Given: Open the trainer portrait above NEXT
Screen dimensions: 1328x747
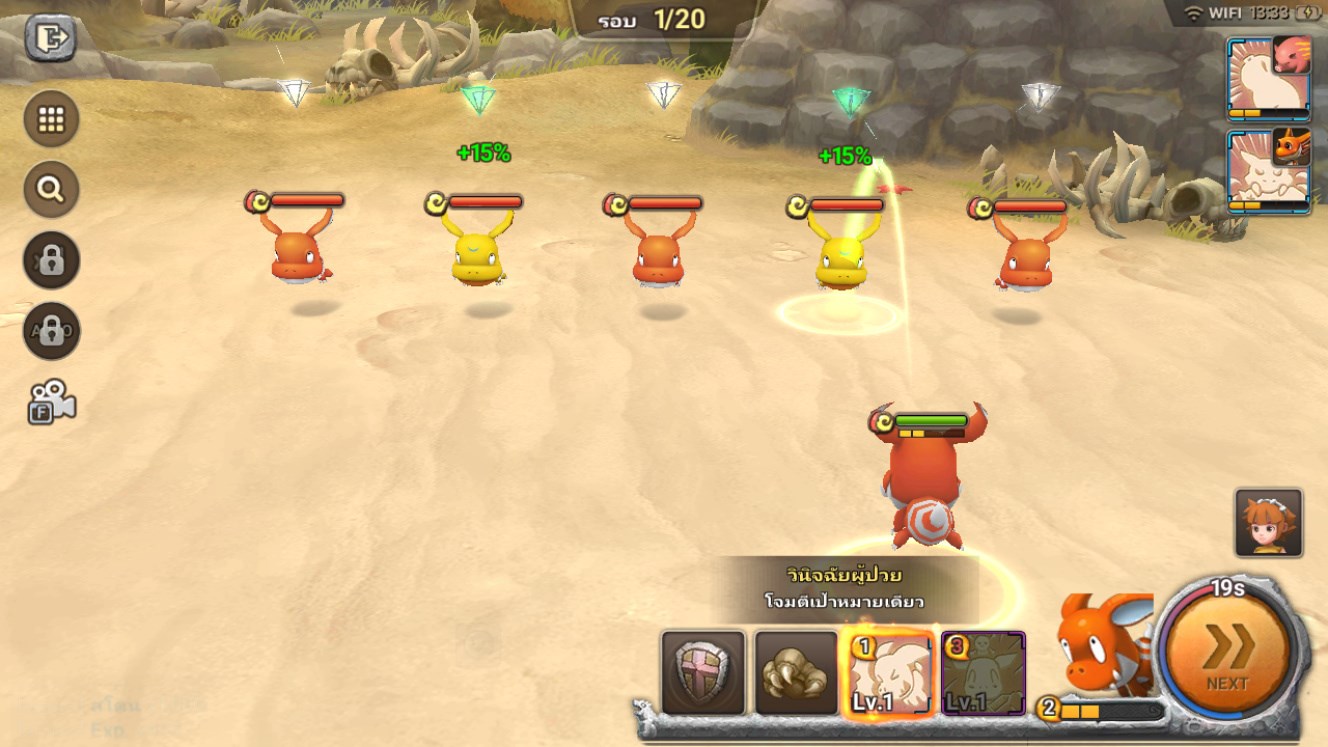Looking at the screenshot, I should pos(1268,522).
